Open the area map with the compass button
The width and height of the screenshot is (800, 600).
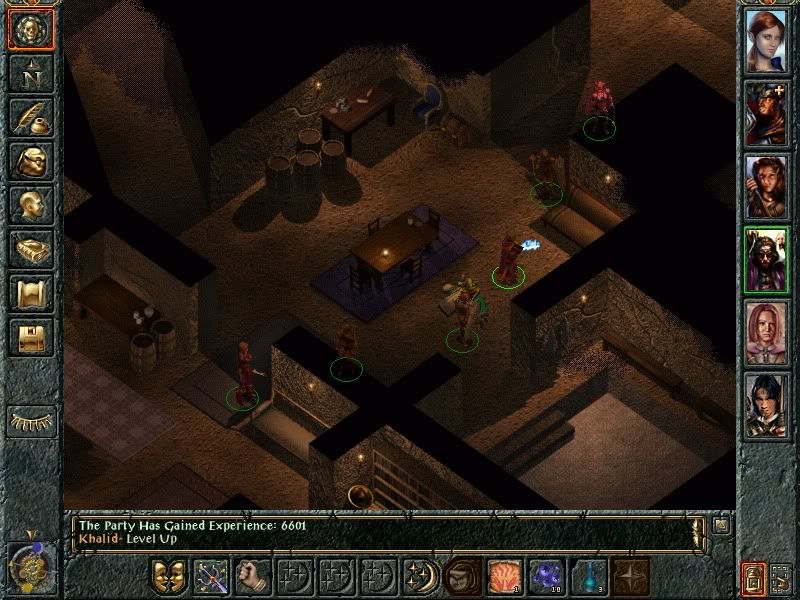30,73
